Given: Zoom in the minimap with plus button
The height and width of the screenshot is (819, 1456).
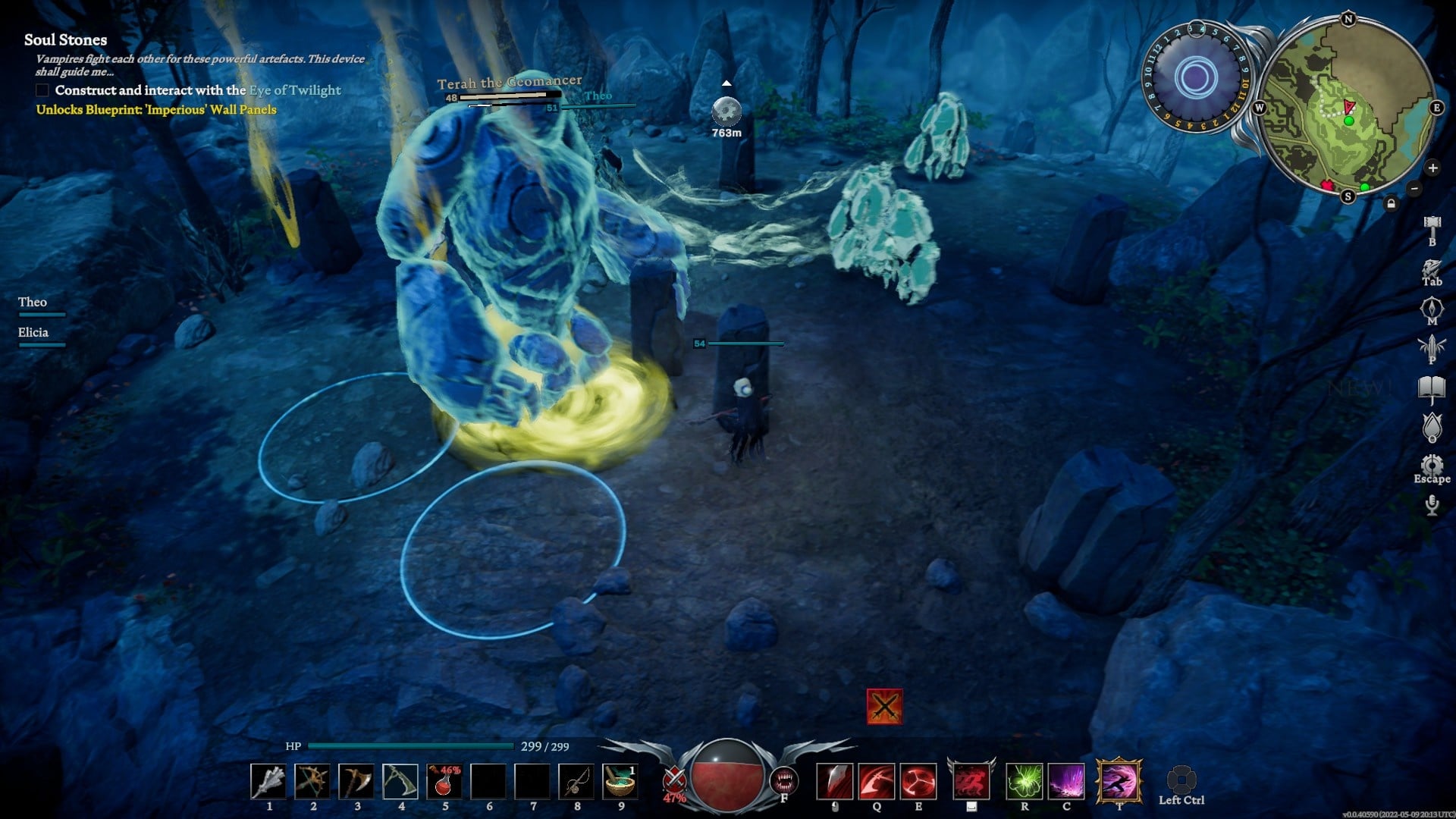Looking at the screenshot, I should (1432, 168).
